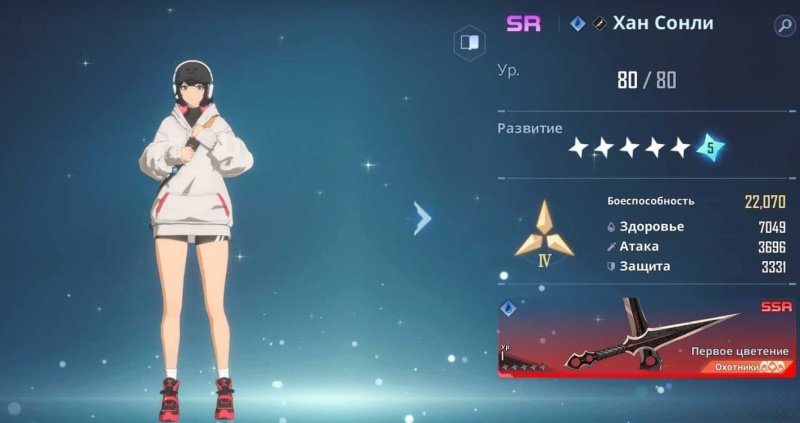Screen dimensions: 800x423
Task: Click the magnifier icon near Хан Сонли
Action: (783, 26)
